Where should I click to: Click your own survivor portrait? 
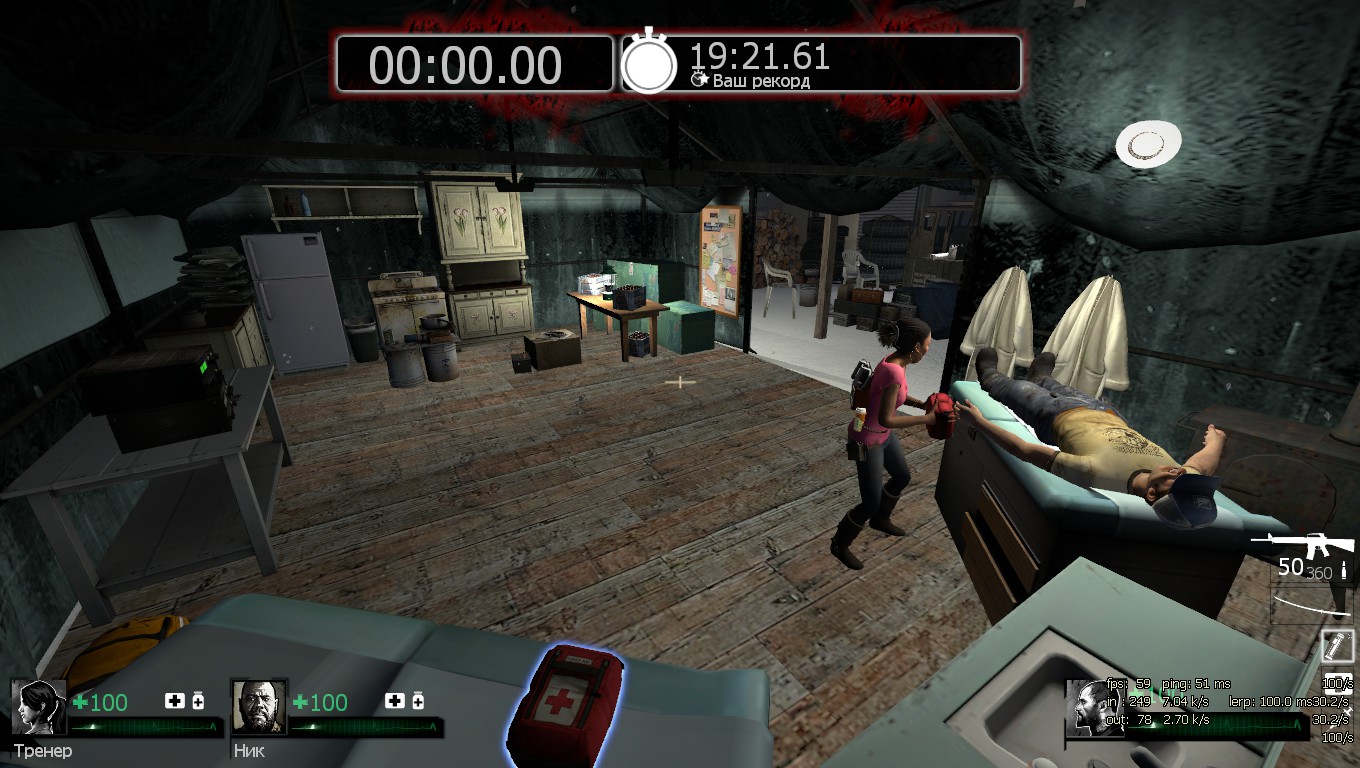point(1092,709)
